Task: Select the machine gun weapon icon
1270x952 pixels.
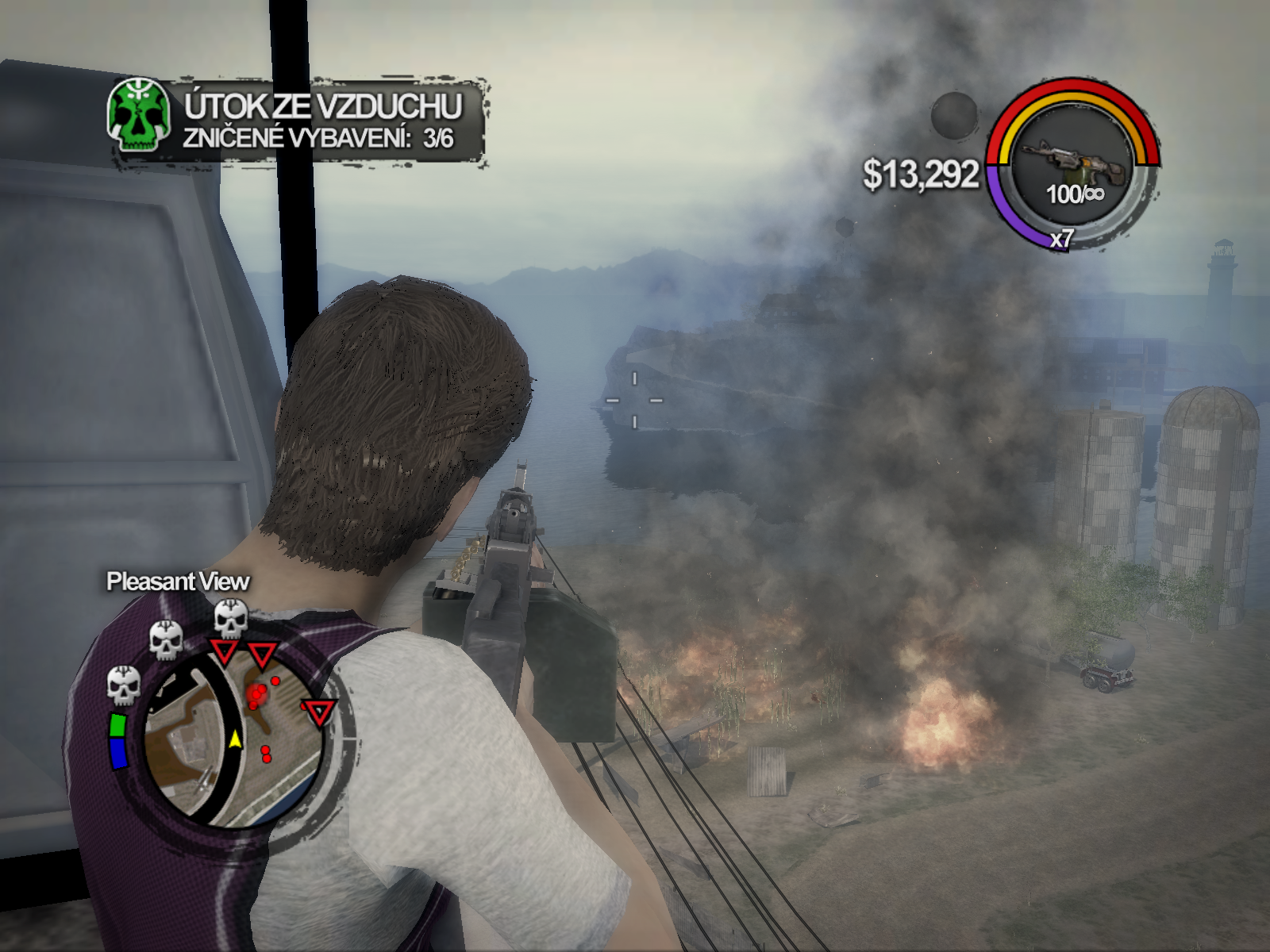Action: click(1072, 159)
